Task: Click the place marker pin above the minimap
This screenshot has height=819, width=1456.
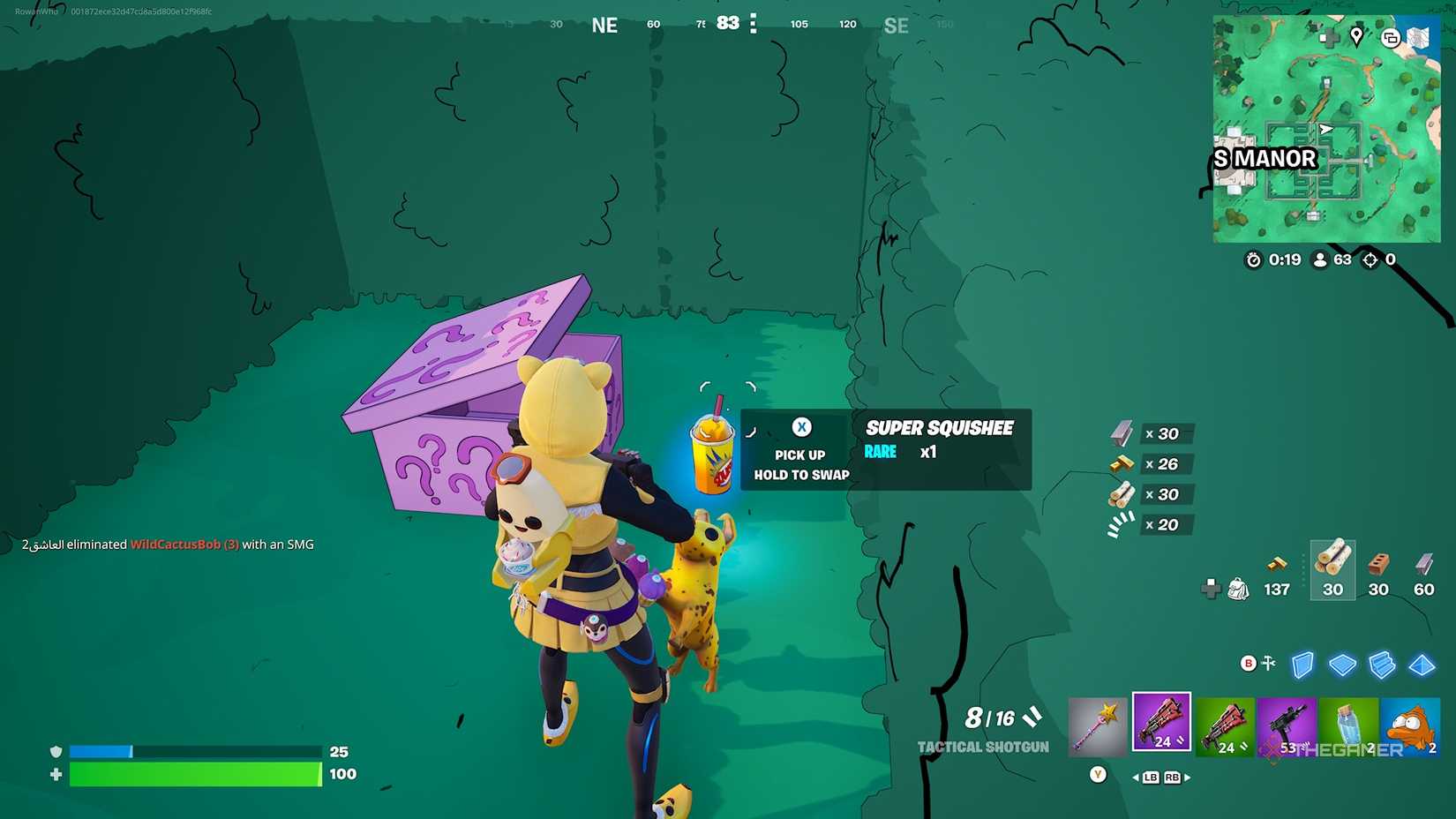Action: pos(1356,37)
